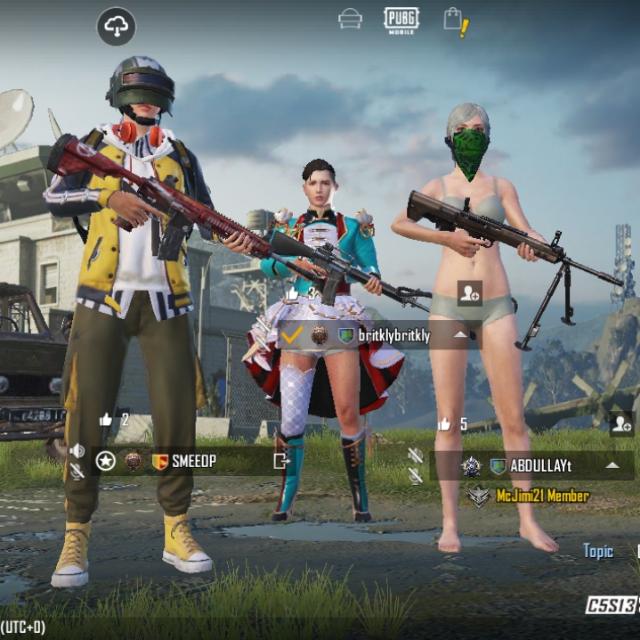Open the vehicle garage icon
Viewport: 640px width, 640px height.
(350, 19)
